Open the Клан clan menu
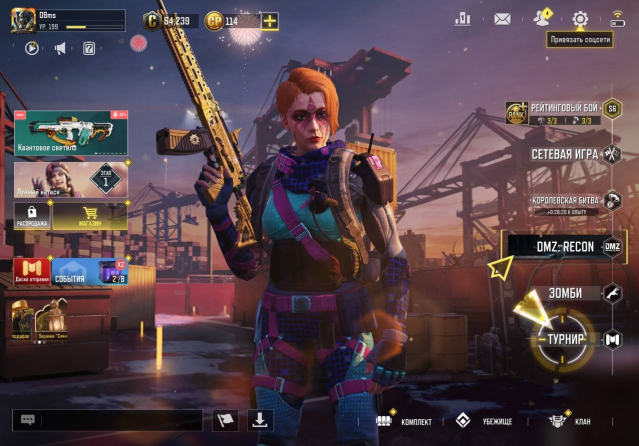Screen dimensions: 639x446 click(x=570, y=421)
